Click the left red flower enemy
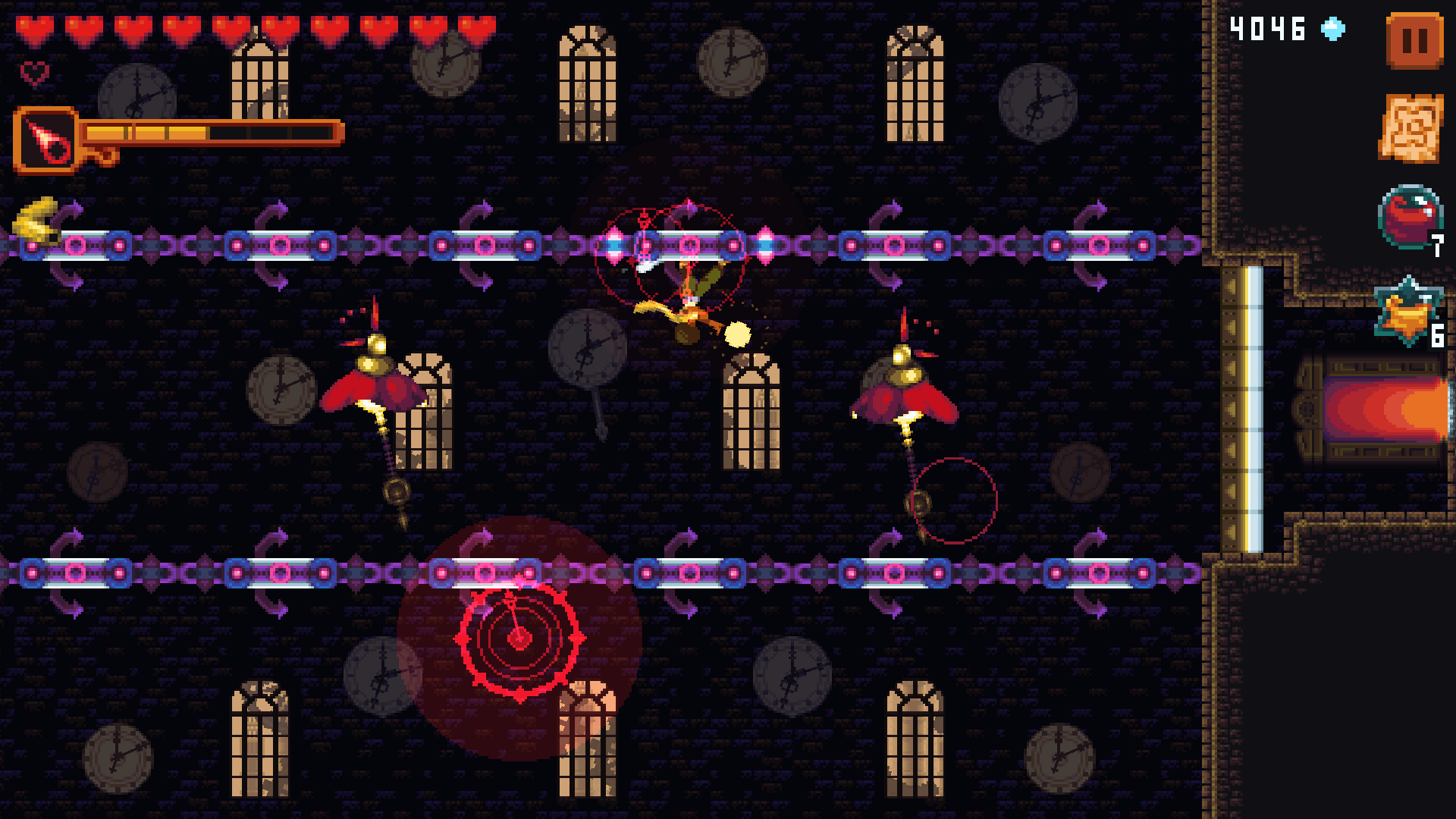Image resolution: width=1456 pixels, height=819 pixels. pyautogui.click(x=372, y=387)
